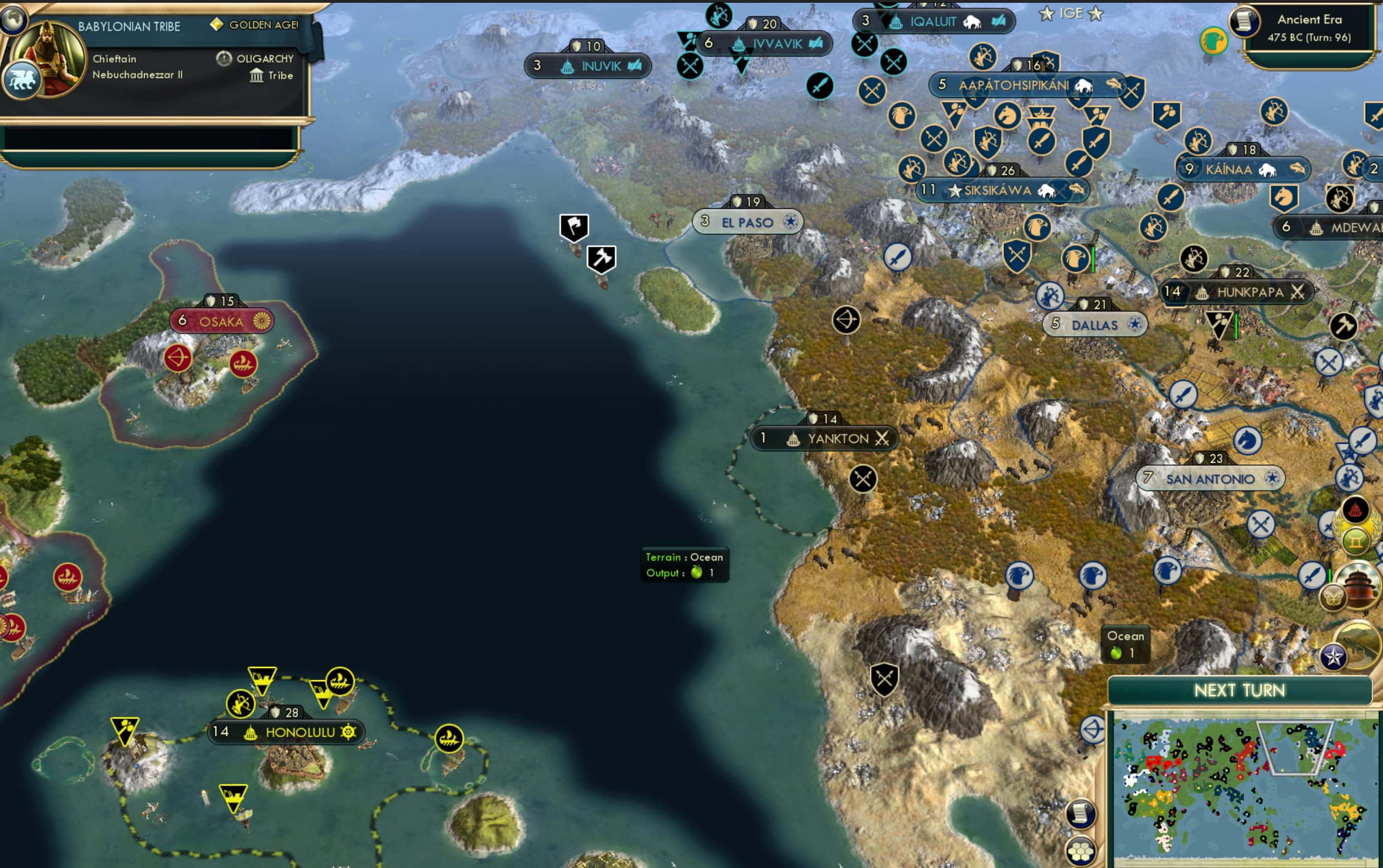Click the butterfly notification bubble

point(1333,598)
